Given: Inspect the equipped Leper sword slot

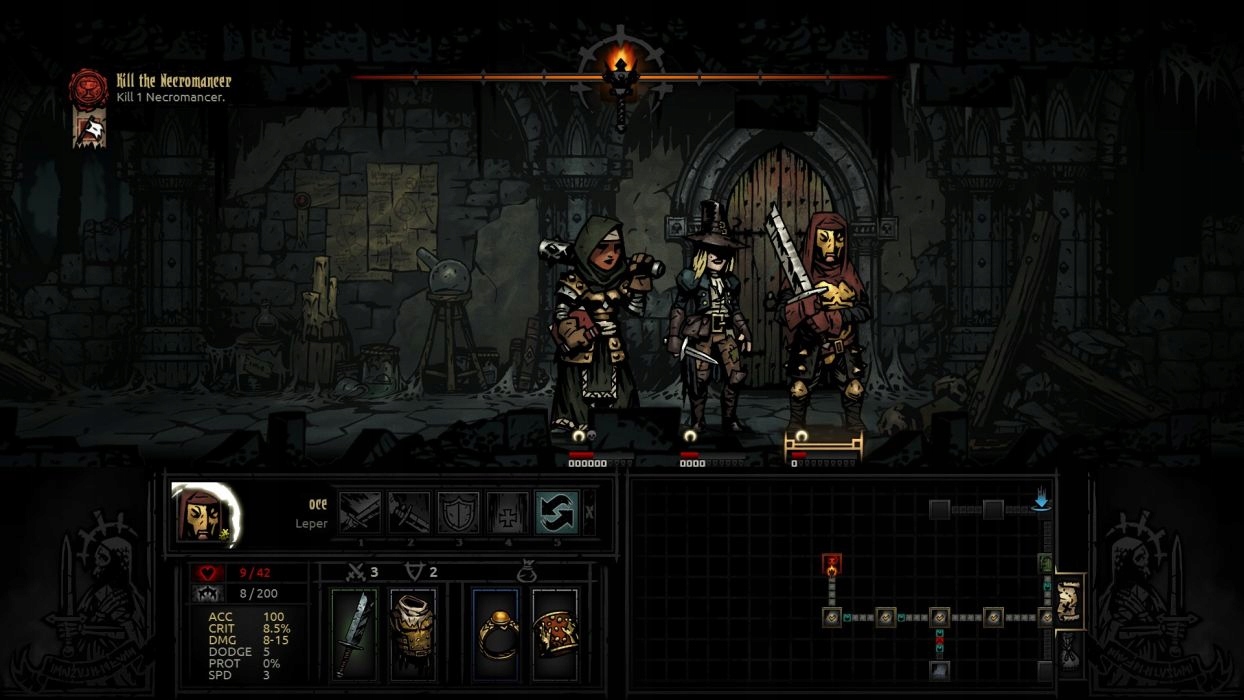Looking at the screenshot, I should point(354,635).
